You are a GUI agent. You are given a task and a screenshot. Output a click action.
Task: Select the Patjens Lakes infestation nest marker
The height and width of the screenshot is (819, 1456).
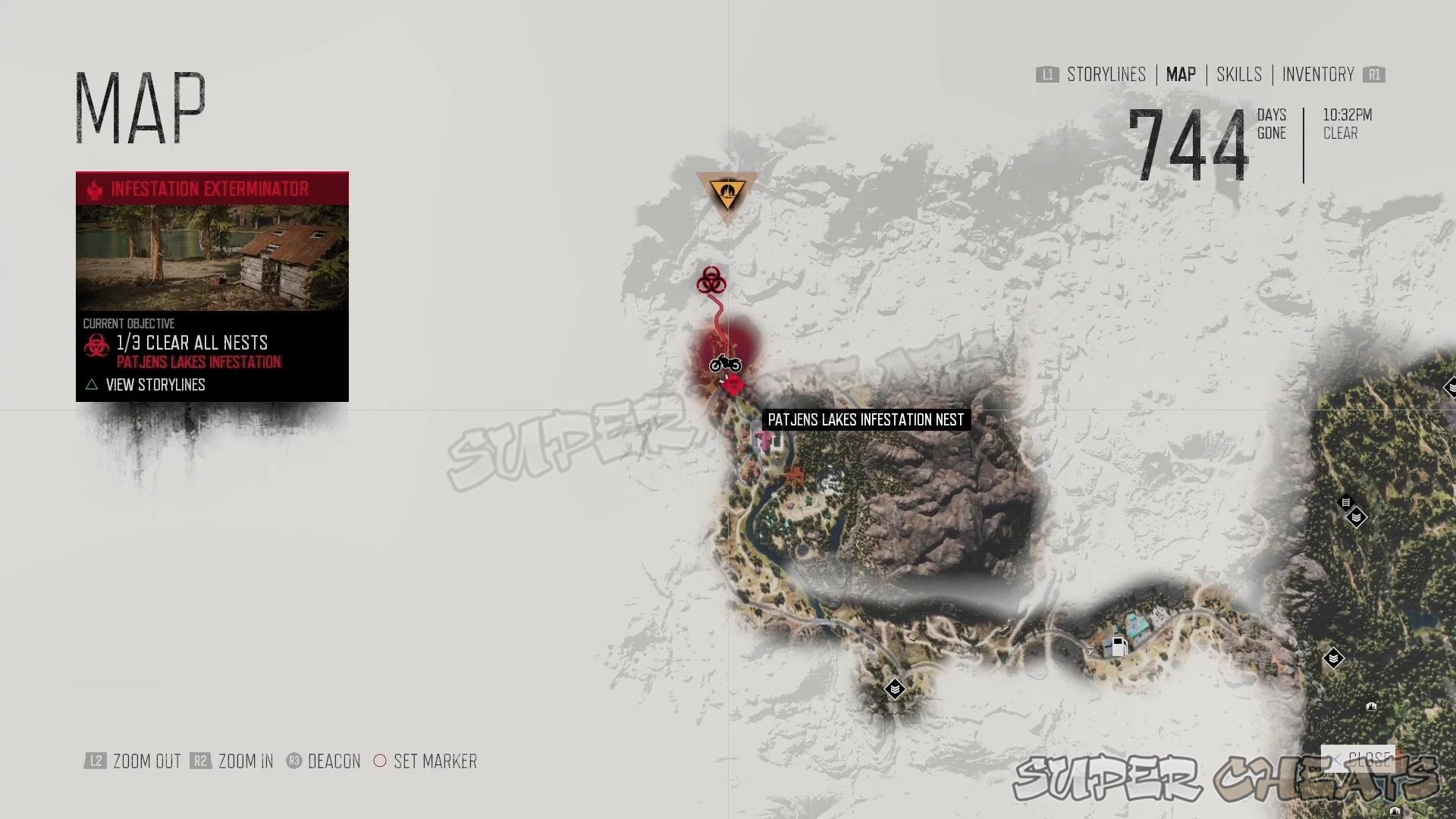pos(734,385)
